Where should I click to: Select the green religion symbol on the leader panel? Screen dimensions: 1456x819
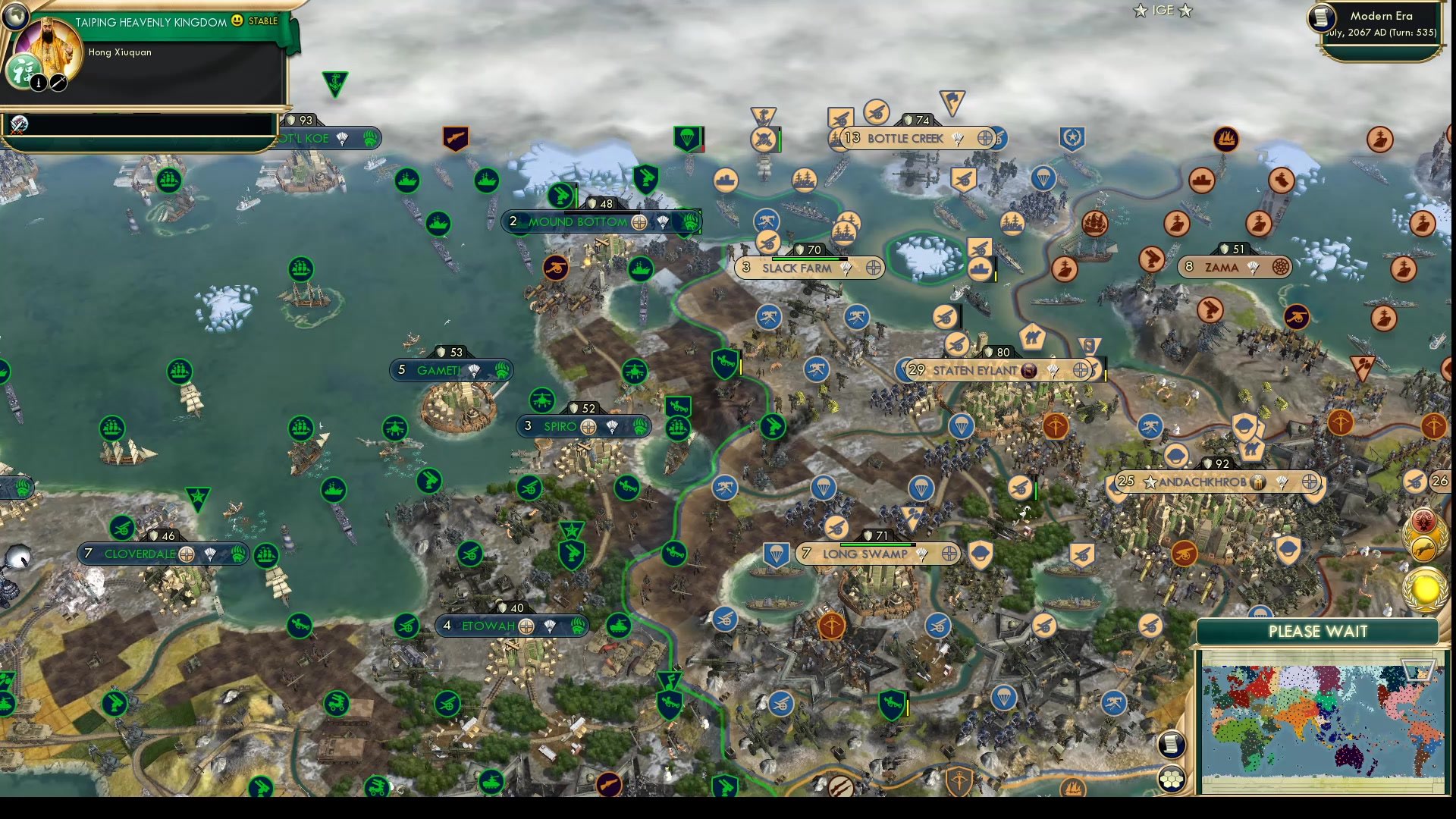[23, 71]
